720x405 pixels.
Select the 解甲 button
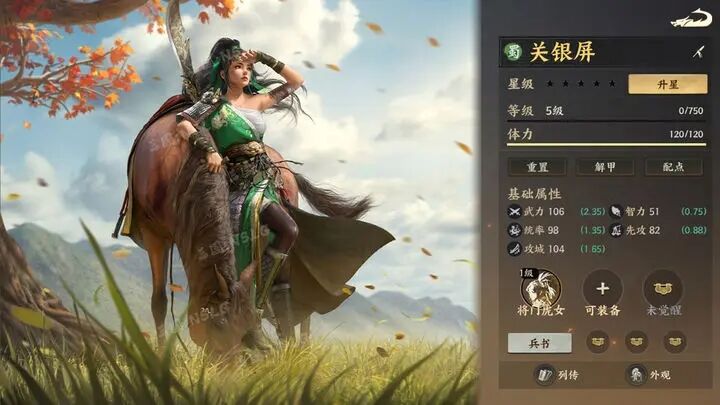[x=605, y=167]
